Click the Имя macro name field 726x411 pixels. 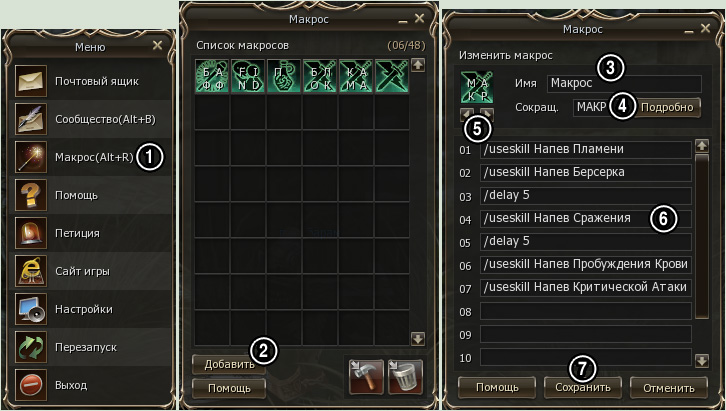point(623,82)
